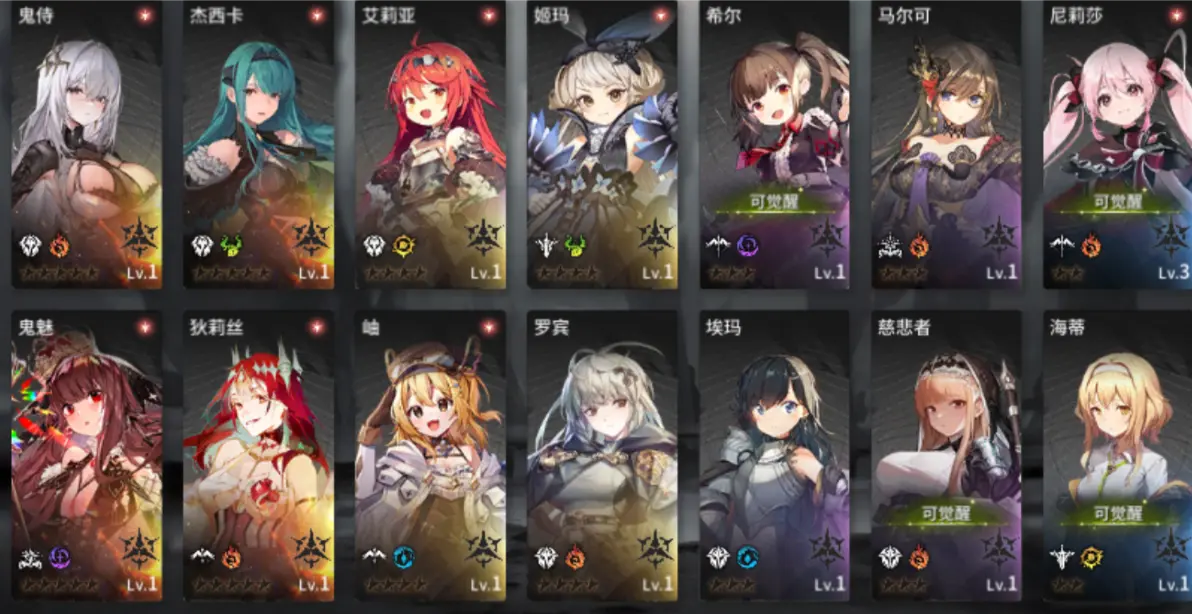Pick the 罗宾 character card
1192x614 pixels.
[602, 455]
